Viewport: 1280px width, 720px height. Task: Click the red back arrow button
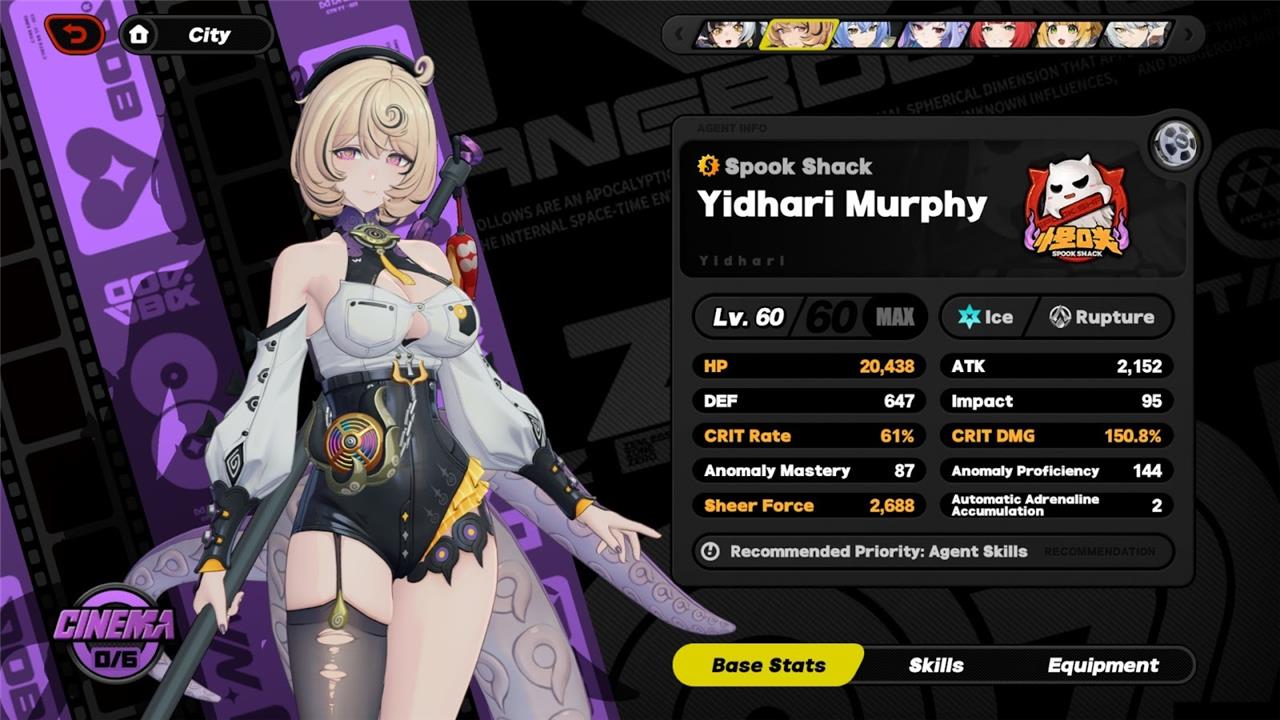pyautogui.click(x=75, y=35)
